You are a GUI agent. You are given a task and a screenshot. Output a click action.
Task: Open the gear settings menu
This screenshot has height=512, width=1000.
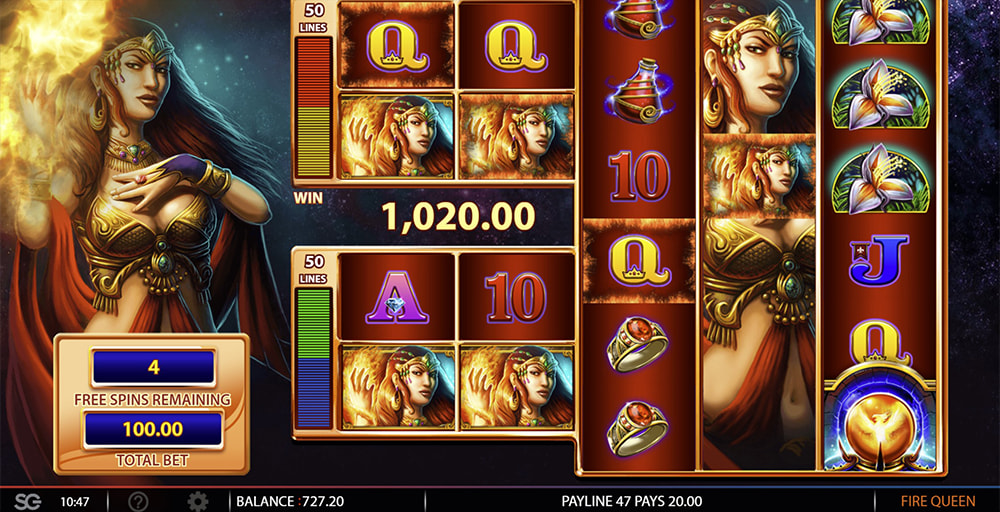coord(198,501)
